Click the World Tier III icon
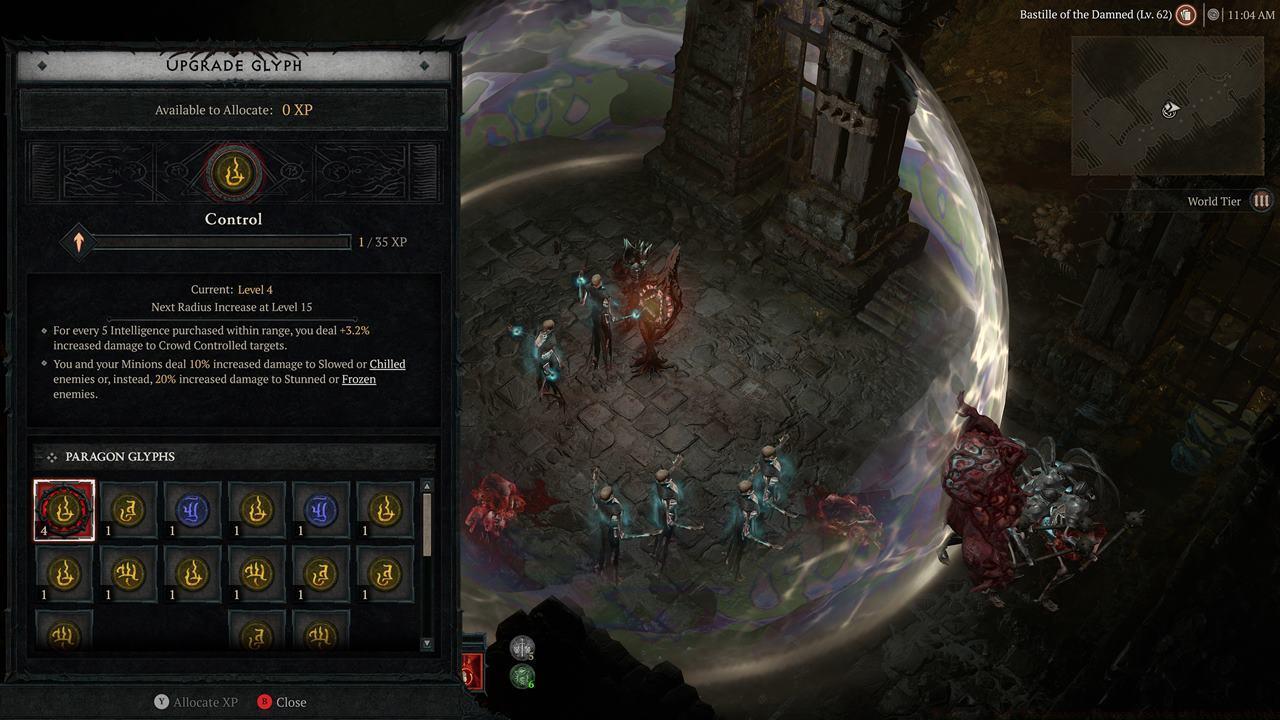 click(1261, 201)
